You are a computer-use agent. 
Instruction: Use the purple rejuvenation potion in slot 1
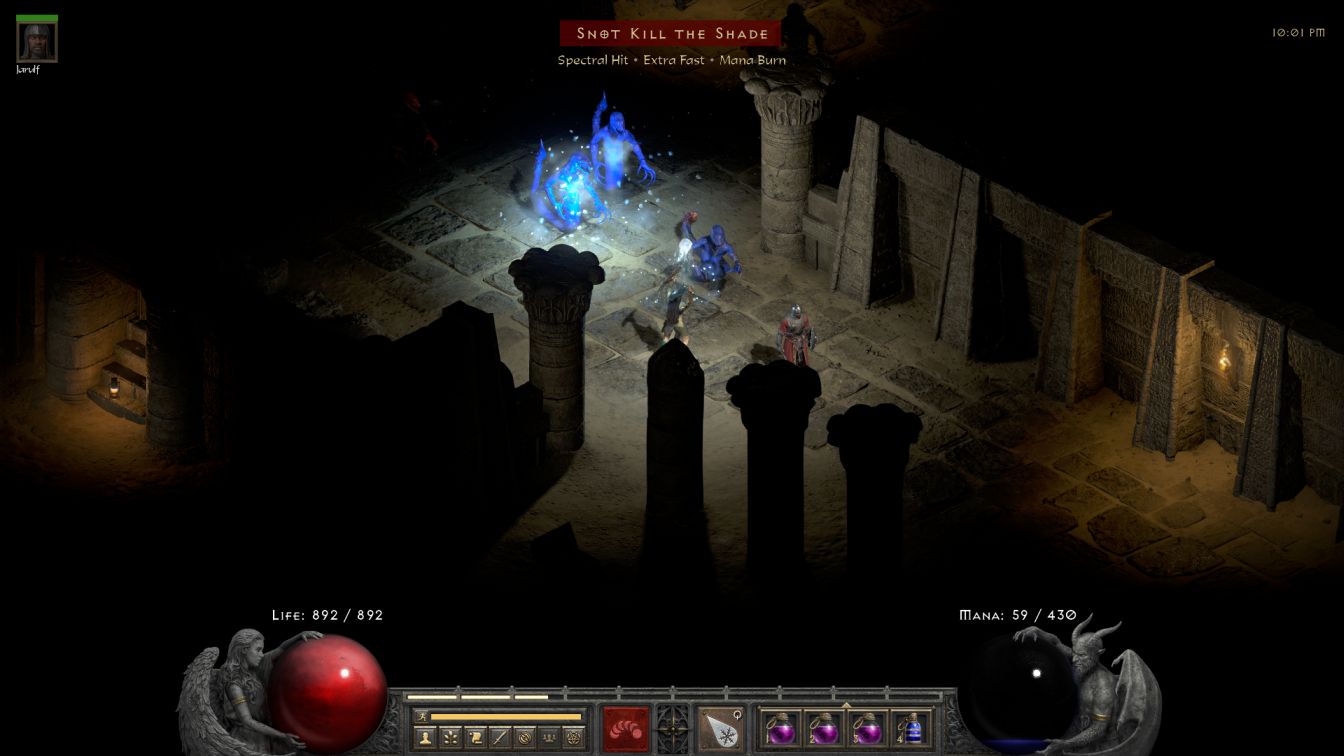780,728
